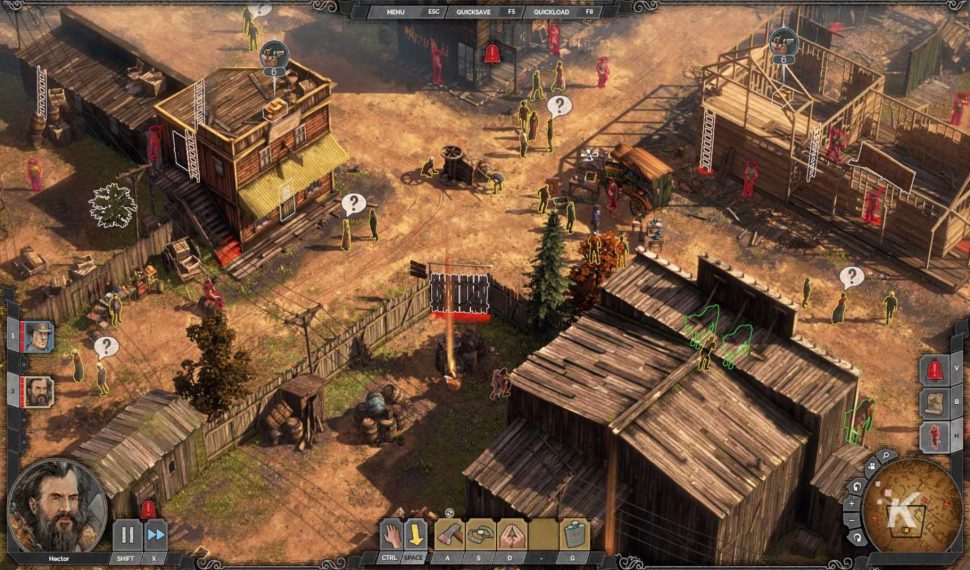This screenshot has height=570, width=970.
Task: Pause the game with the pause button
Action: click(x=127, y=534)
